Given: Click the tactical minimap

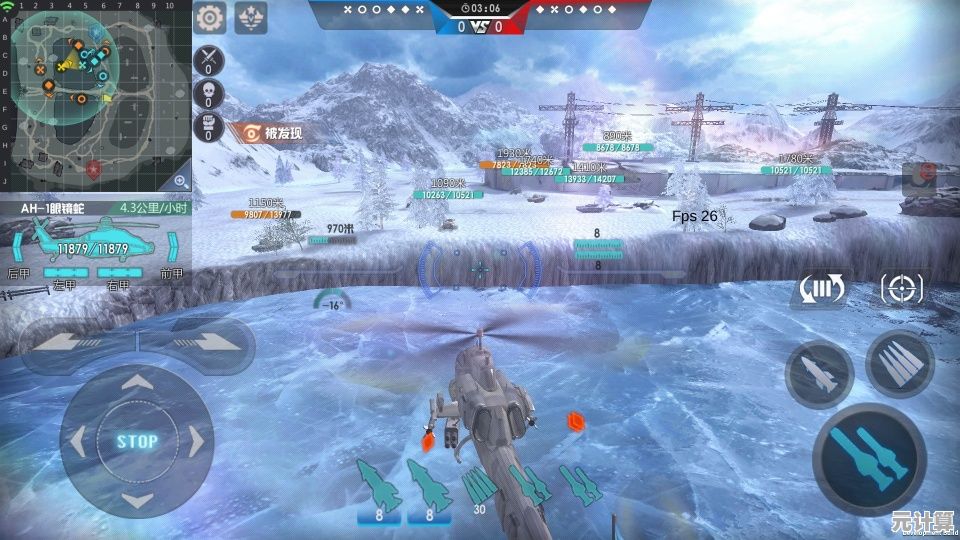Looking at the screenshot, I should [95, 95].
